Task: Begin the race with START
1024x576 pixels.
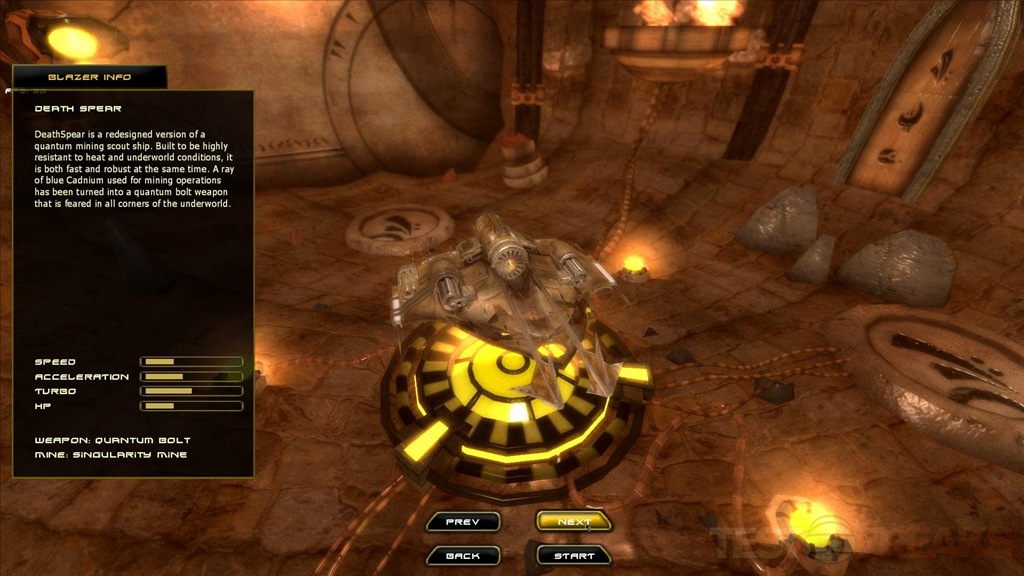Action: click(x=574, y=555)
